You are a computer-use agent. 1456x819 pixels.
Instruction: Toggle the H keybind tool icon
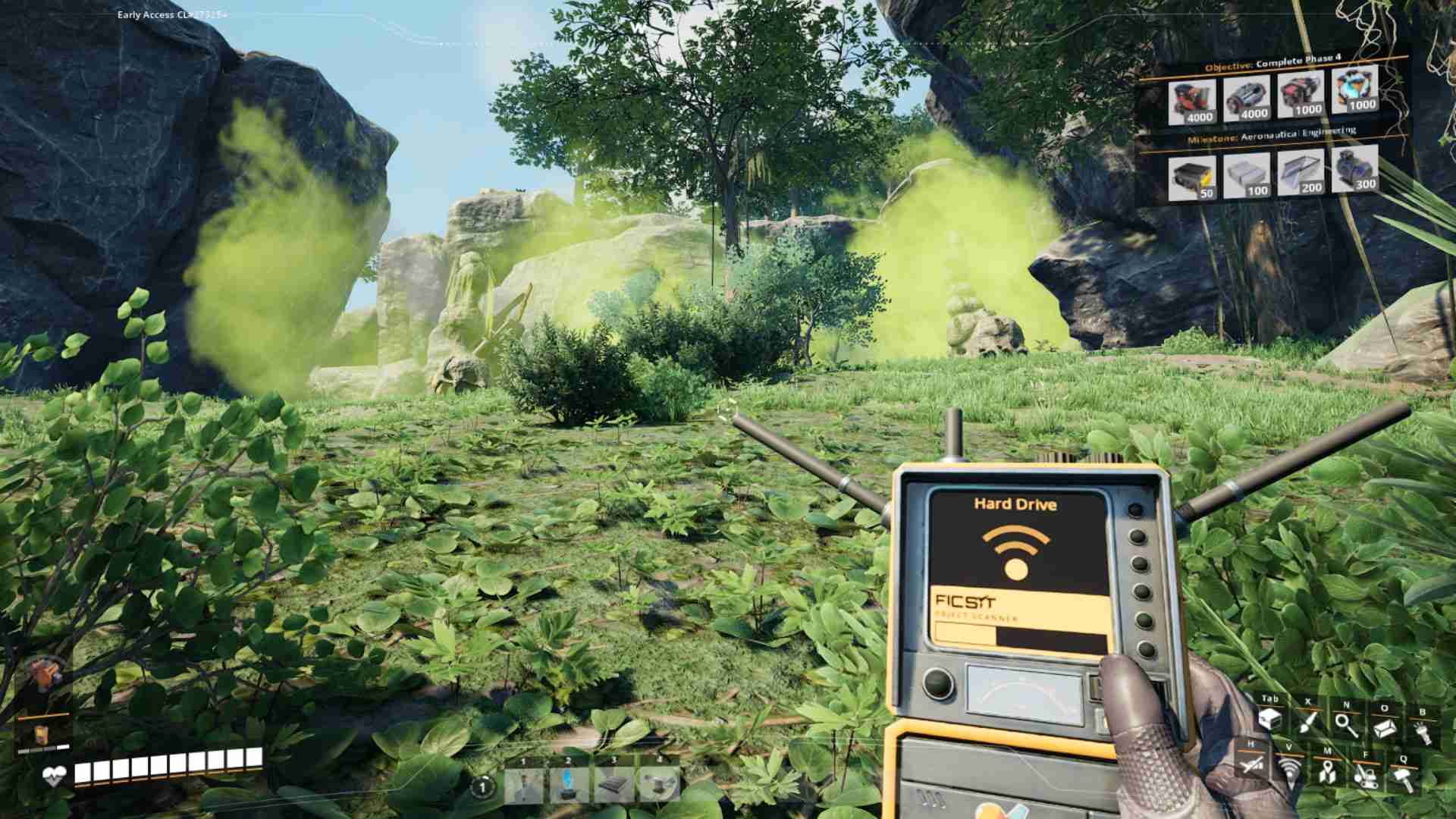1252,766
